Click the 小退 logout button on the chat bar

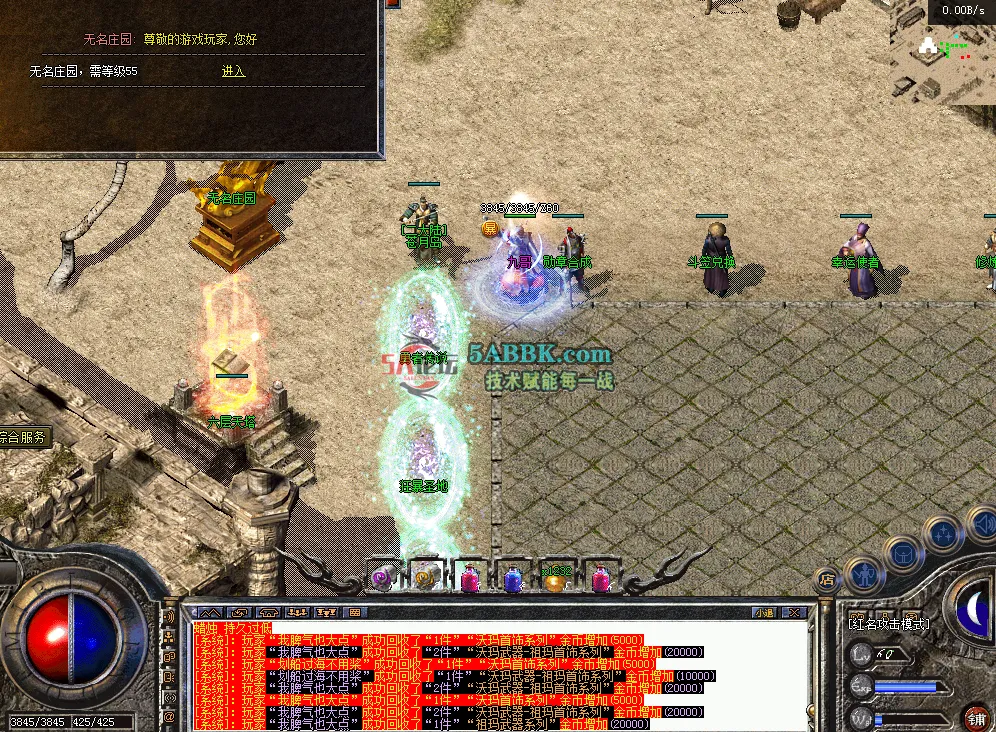click(x=764, y=612)
